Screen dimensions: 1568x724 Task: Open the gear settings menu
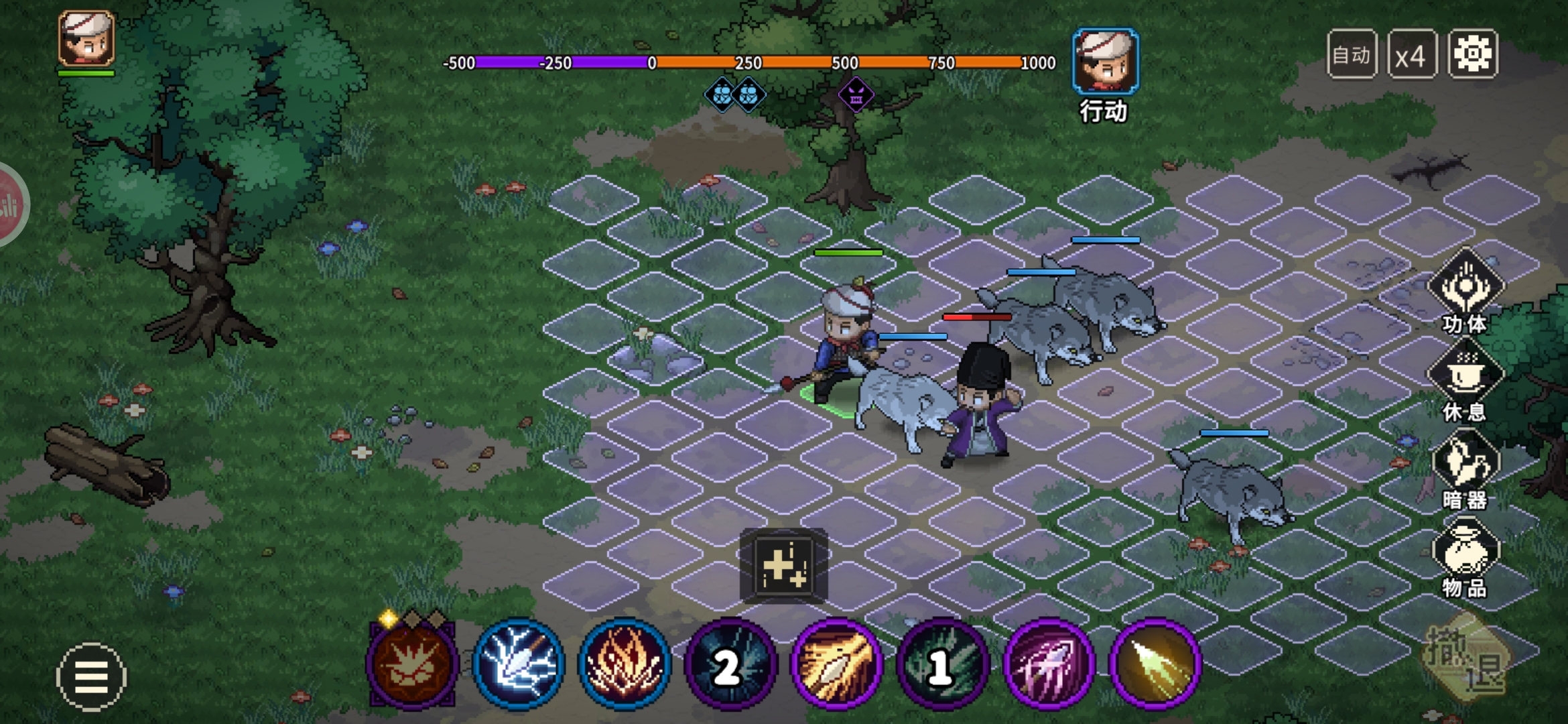[1472, 54]
